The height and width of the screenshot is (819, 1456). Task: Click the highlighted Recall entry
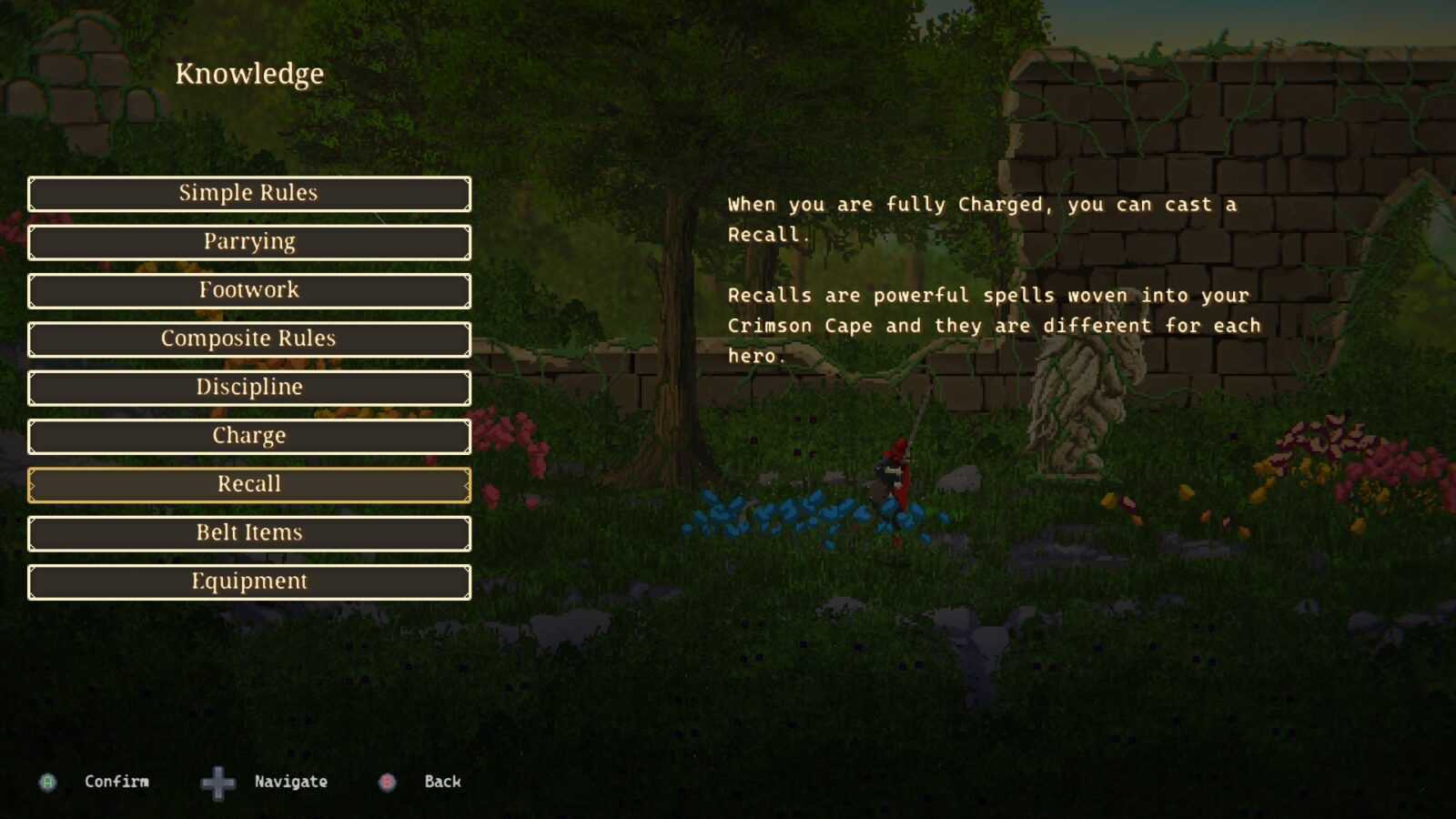[248, 484]
